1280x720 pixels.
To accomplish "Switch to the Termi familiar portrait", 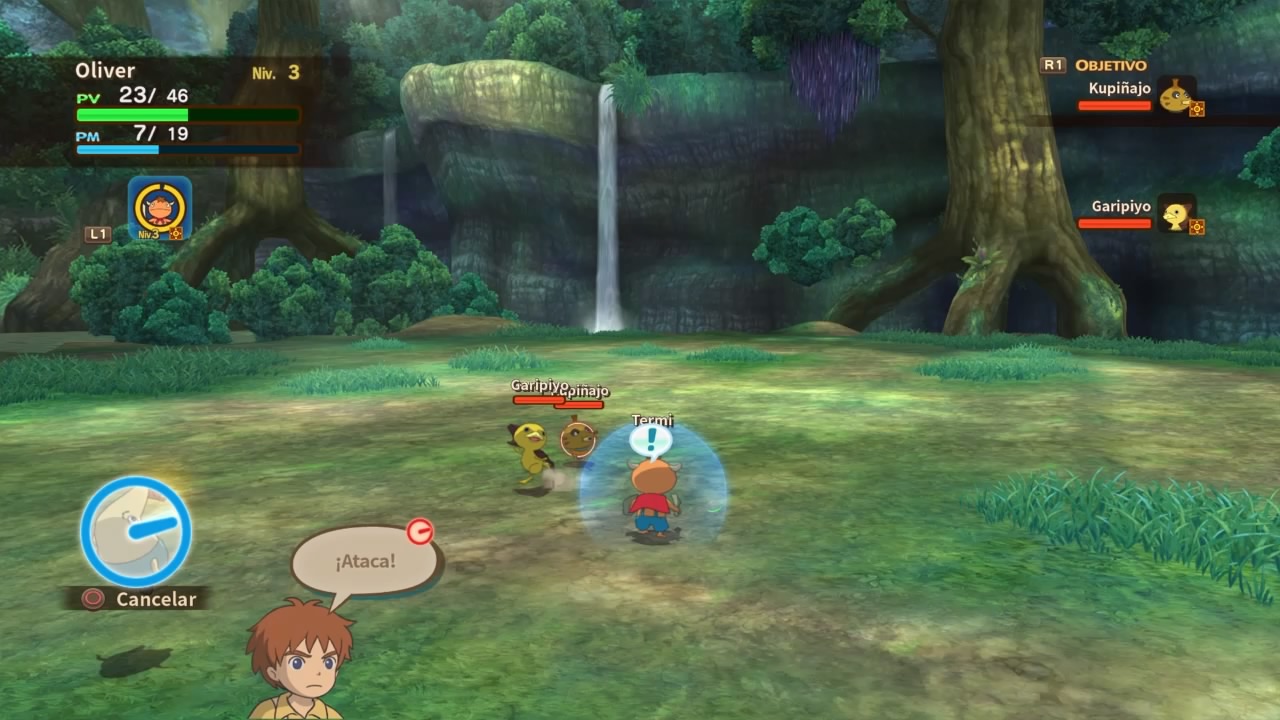I will pos(160,208).
